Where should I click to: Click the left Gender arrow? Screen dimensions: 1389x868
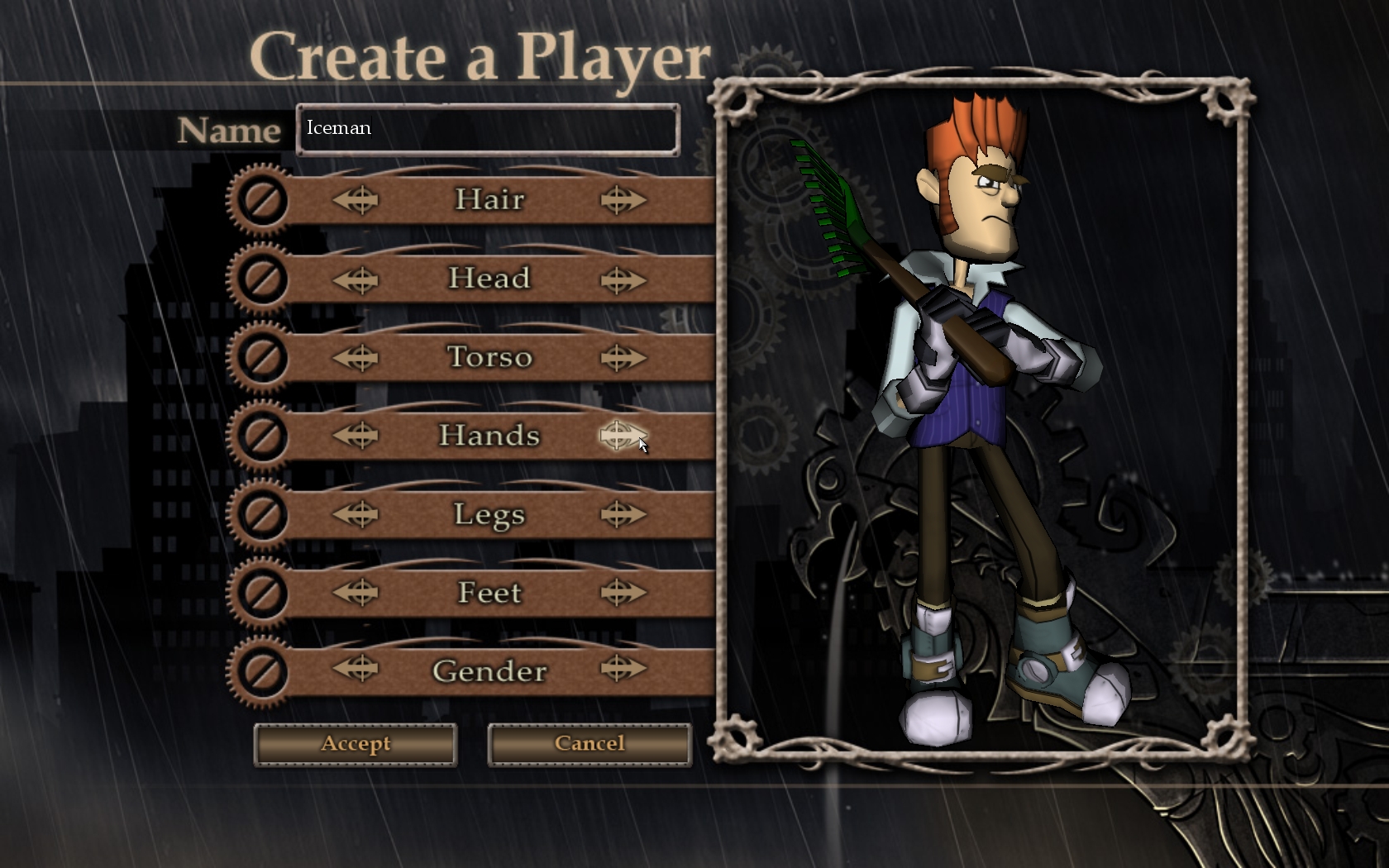(x=356, y=669)
